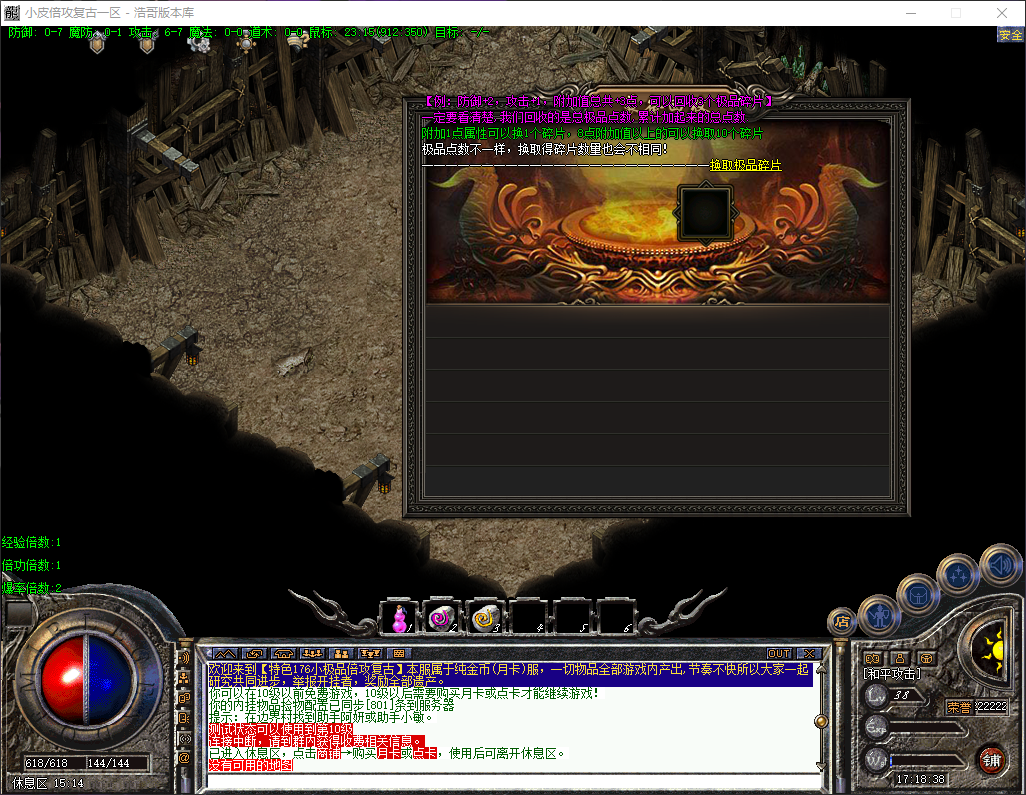The width and height of the screenshot is (1026, 795).
Task: Close the game window
Action: (x=1001, y=13)
